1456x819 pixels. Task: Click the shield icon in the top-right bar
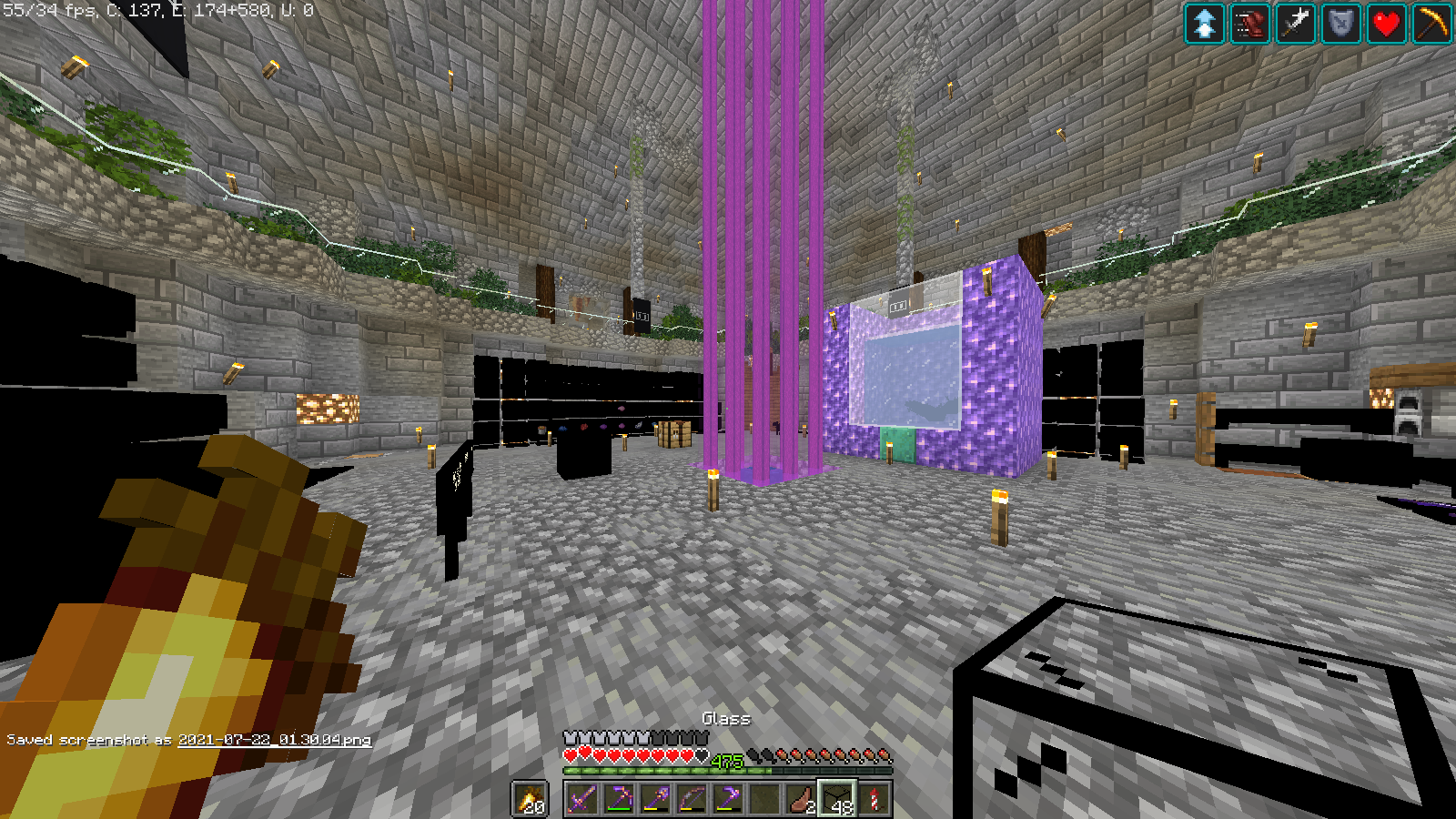1340,24
